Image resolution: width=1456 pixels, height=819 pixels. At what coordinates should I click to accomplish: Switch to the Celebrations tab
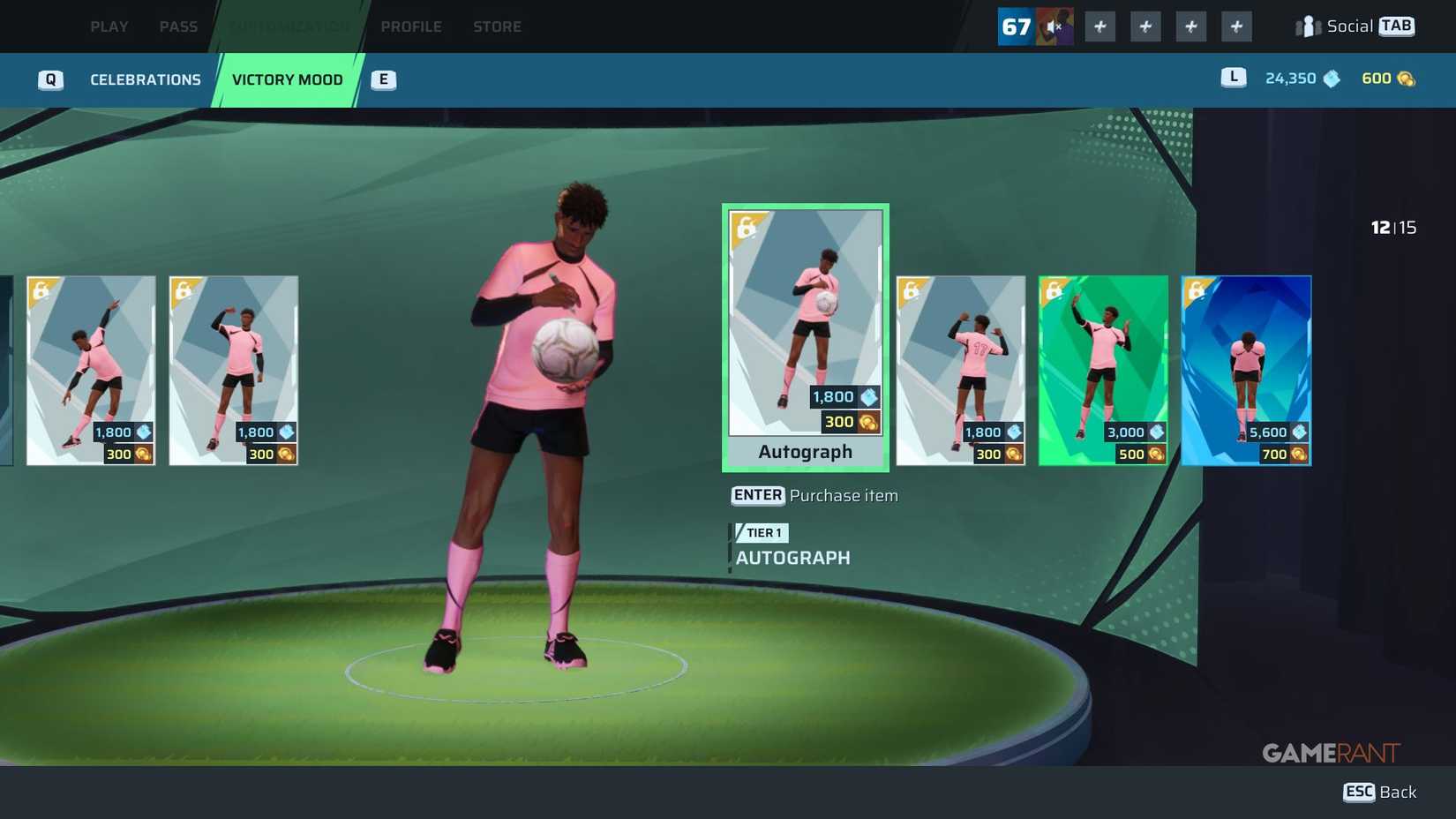click(145, 79)
